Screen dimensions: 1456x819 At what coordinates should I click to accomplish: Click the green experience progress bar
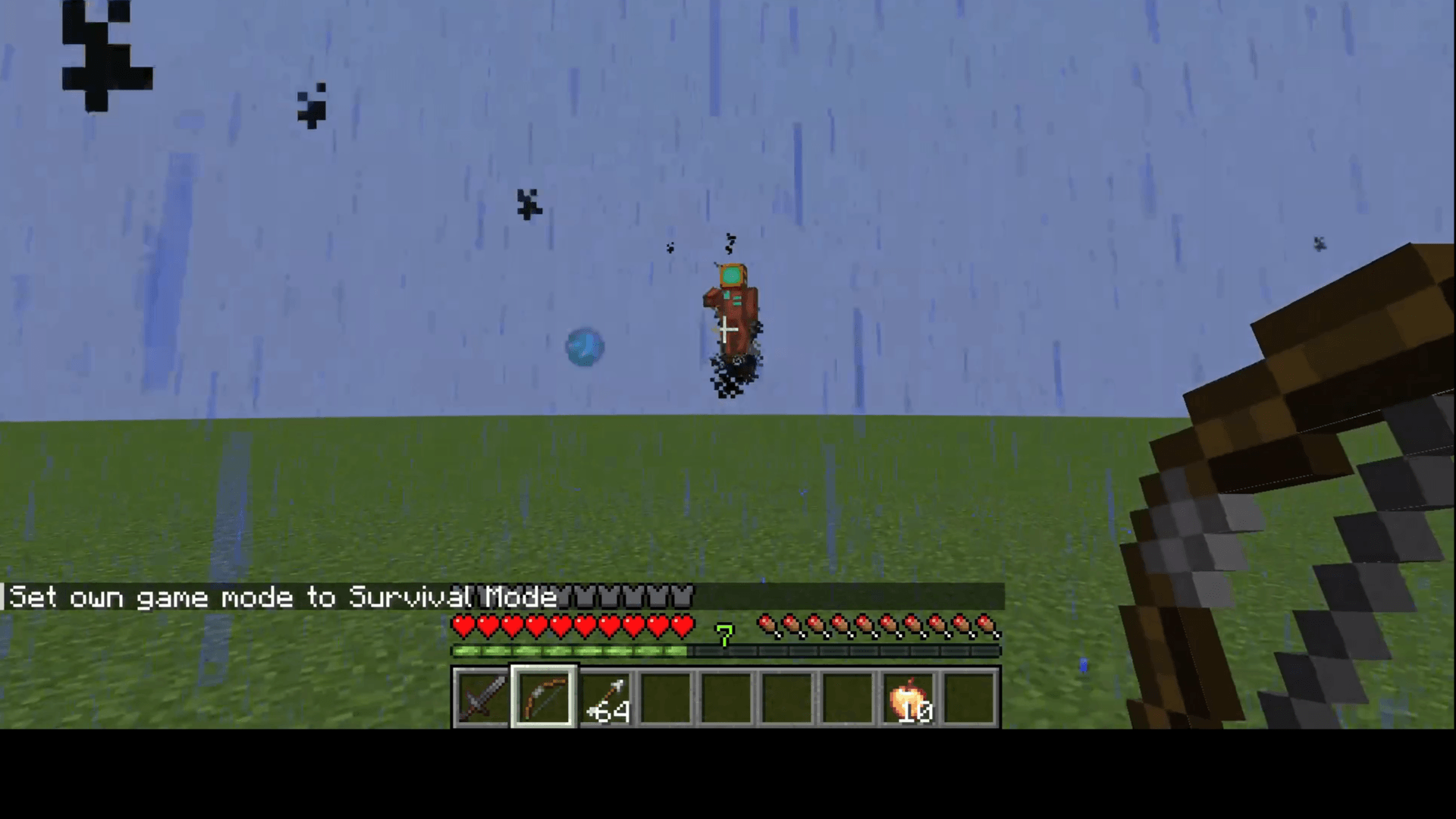pyautogui.click(x=569, y=651)
